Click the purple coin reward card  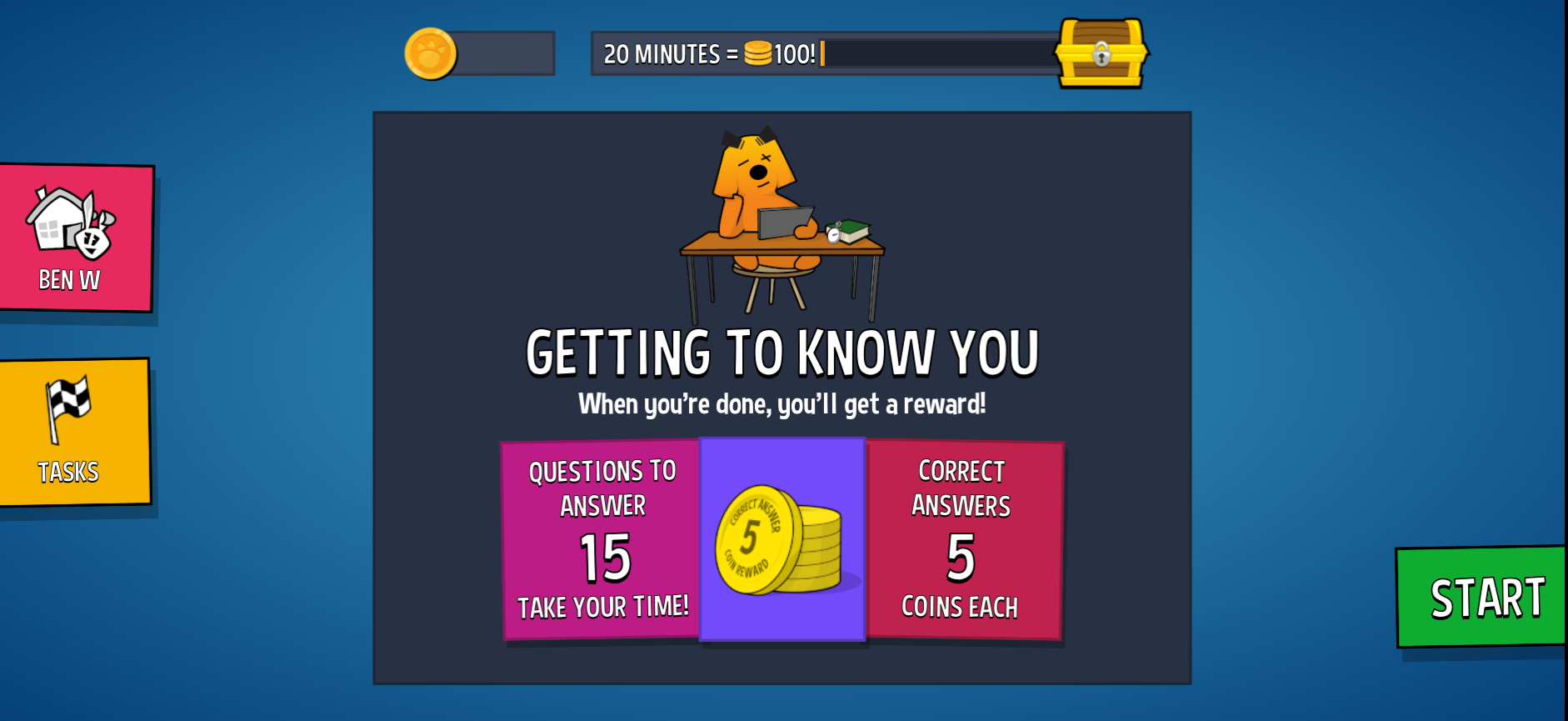(782, 540)
